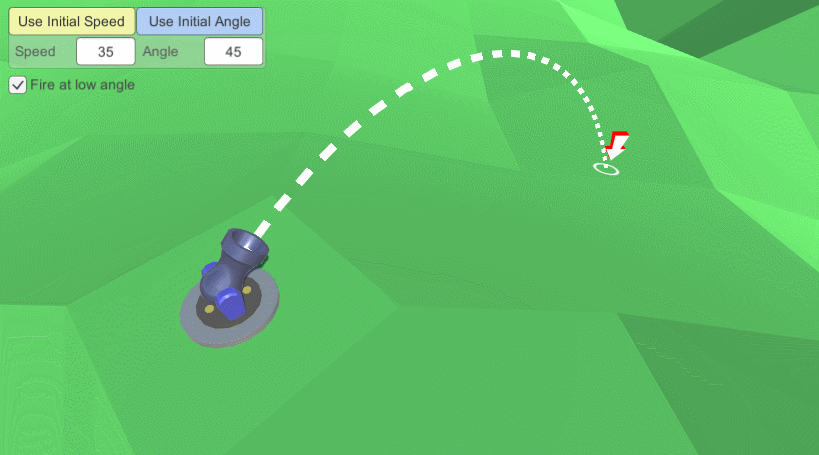Select the Use Initial Speed button
The width and height of the screenshot is (819, 455).
(x=72, y=22)
